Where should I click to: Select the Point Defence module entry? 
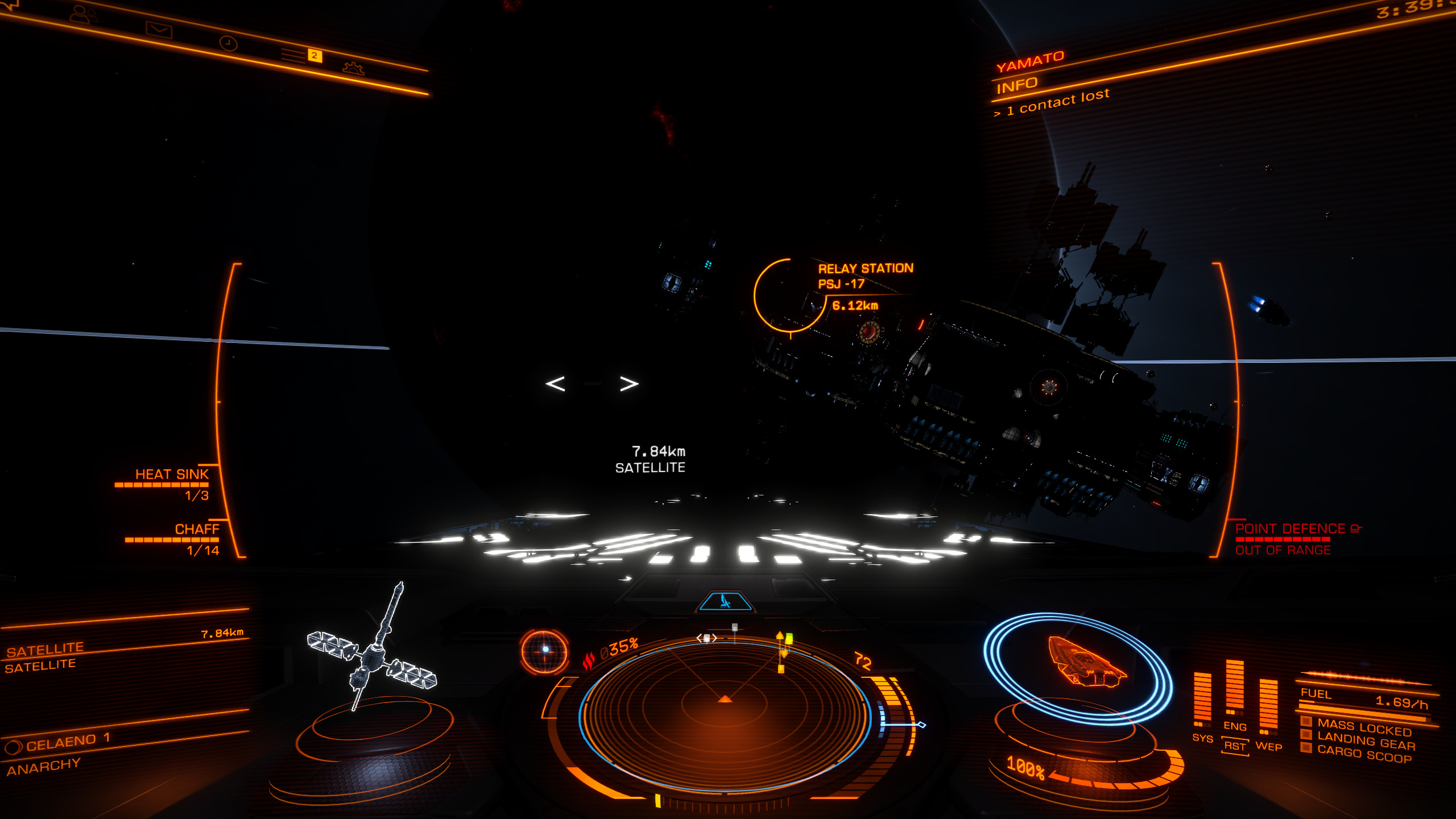click(1290, 529)
